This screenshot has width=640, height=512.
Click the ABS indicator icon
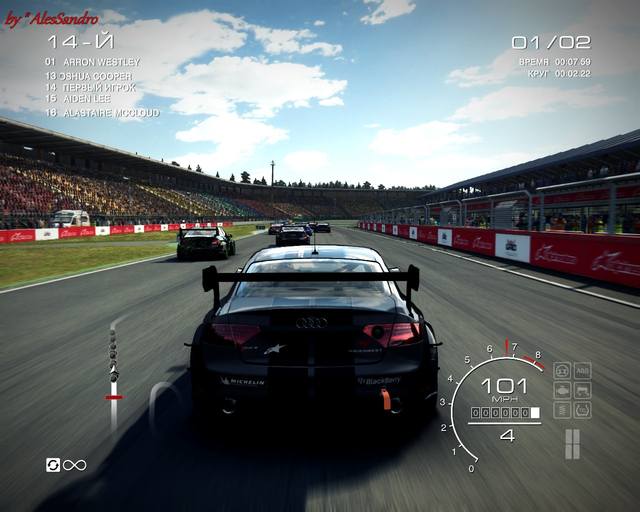tap(582, 370)
